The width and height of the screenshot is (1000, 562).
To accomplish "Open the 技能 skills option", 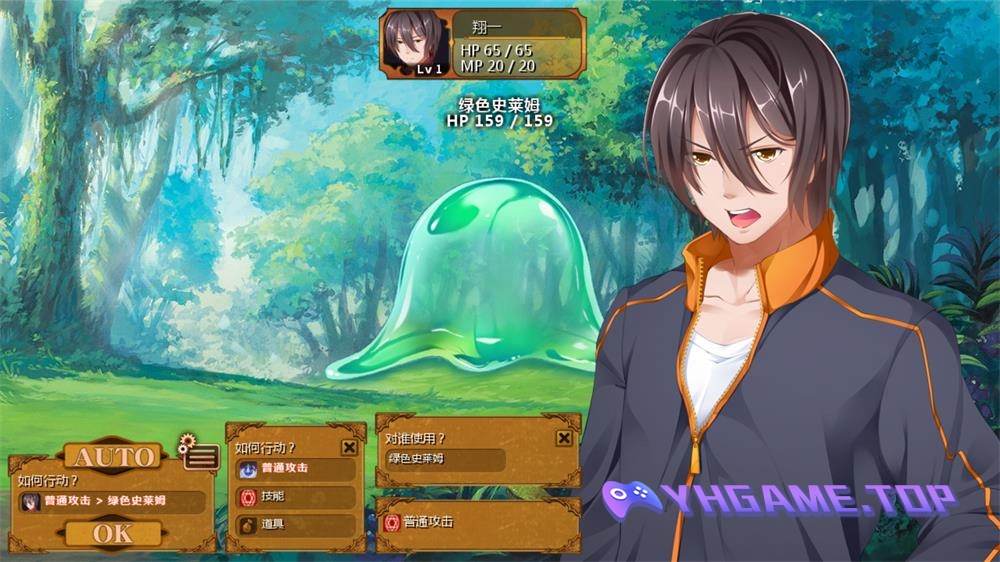I will click(296, 497).
